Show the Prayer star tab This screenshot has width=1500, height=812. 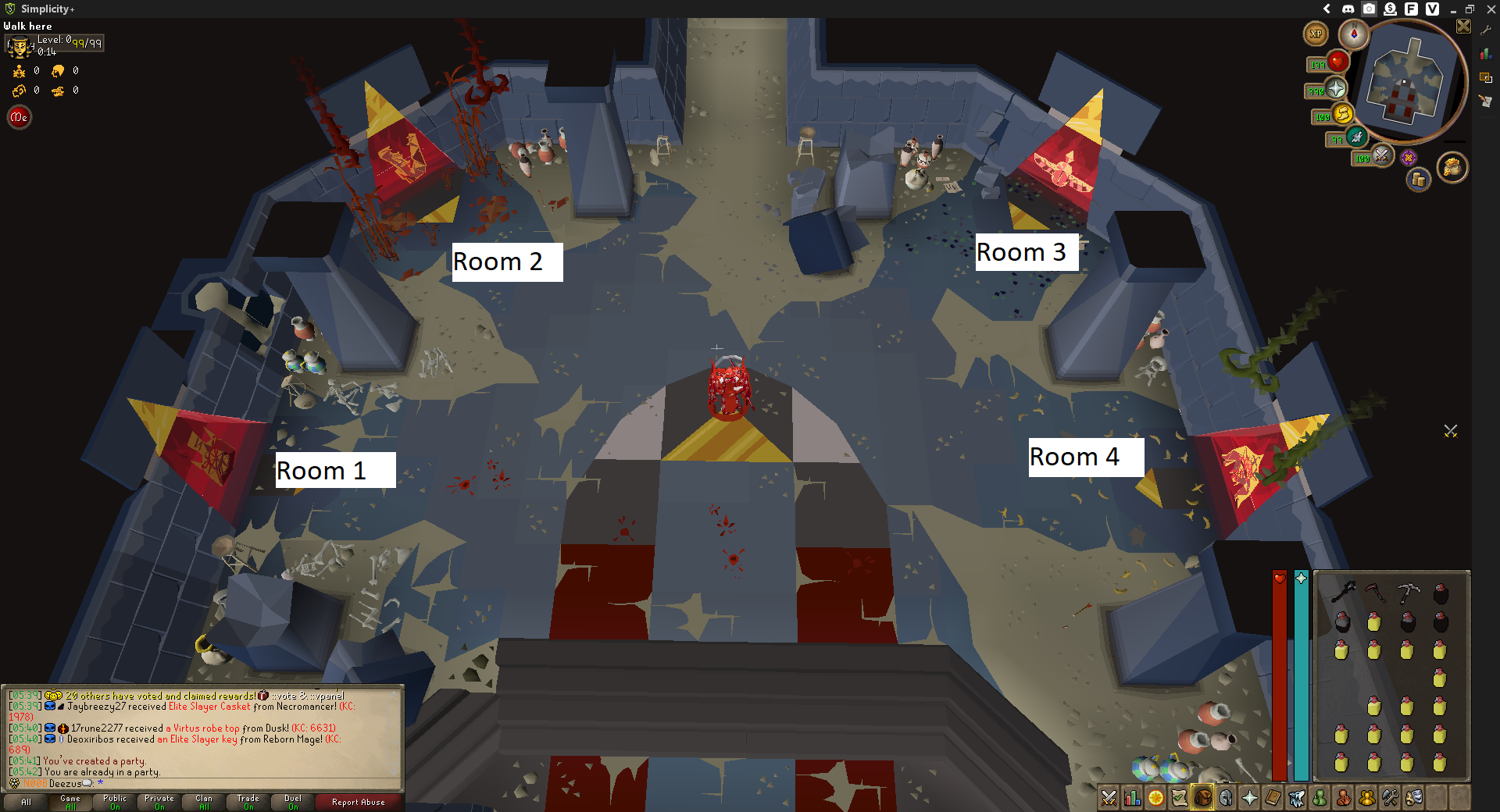[x=1249, y=798]
